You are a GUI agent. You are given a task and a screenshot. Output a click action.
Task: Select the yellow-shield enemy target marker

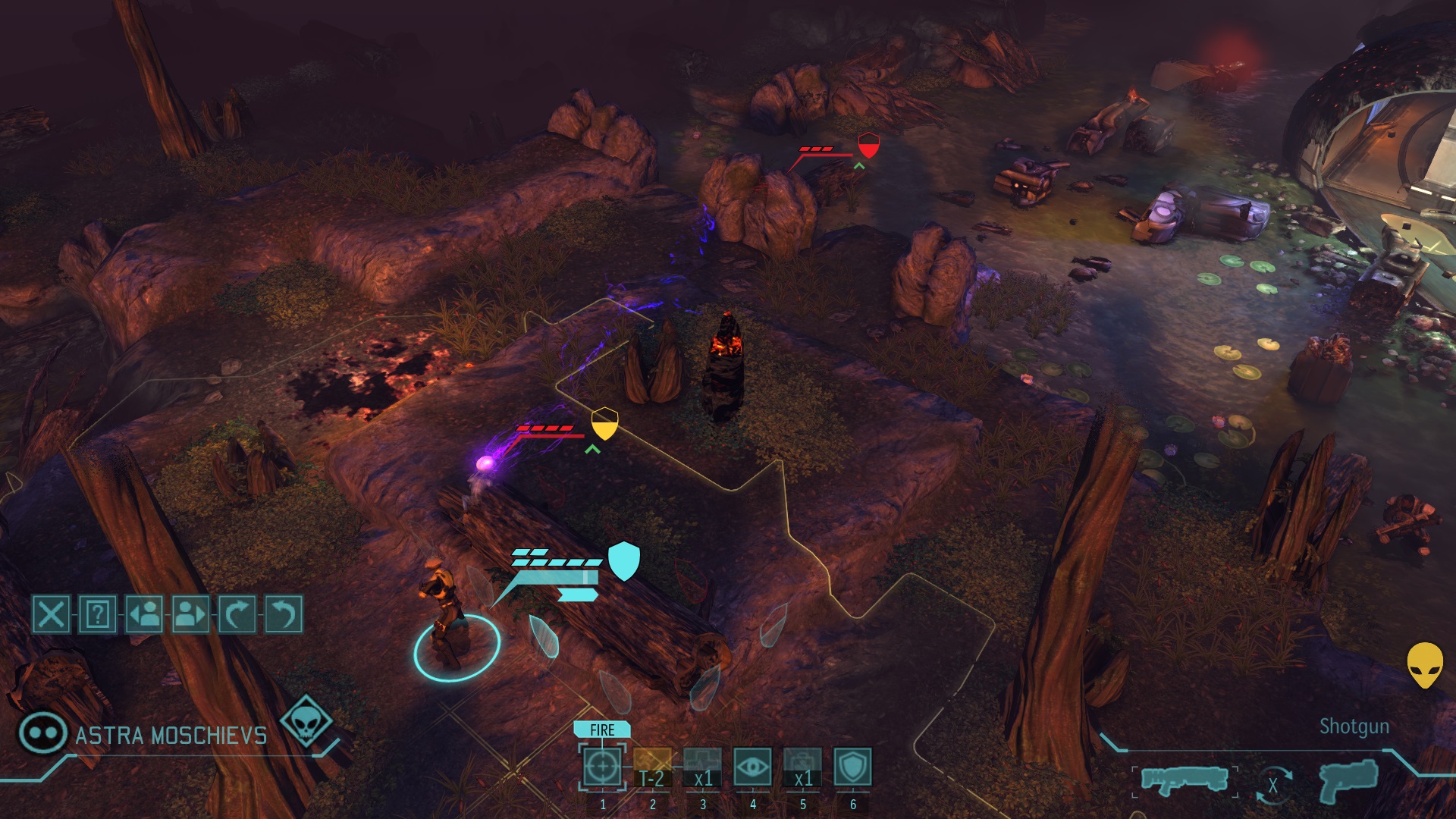click(604, 424)
